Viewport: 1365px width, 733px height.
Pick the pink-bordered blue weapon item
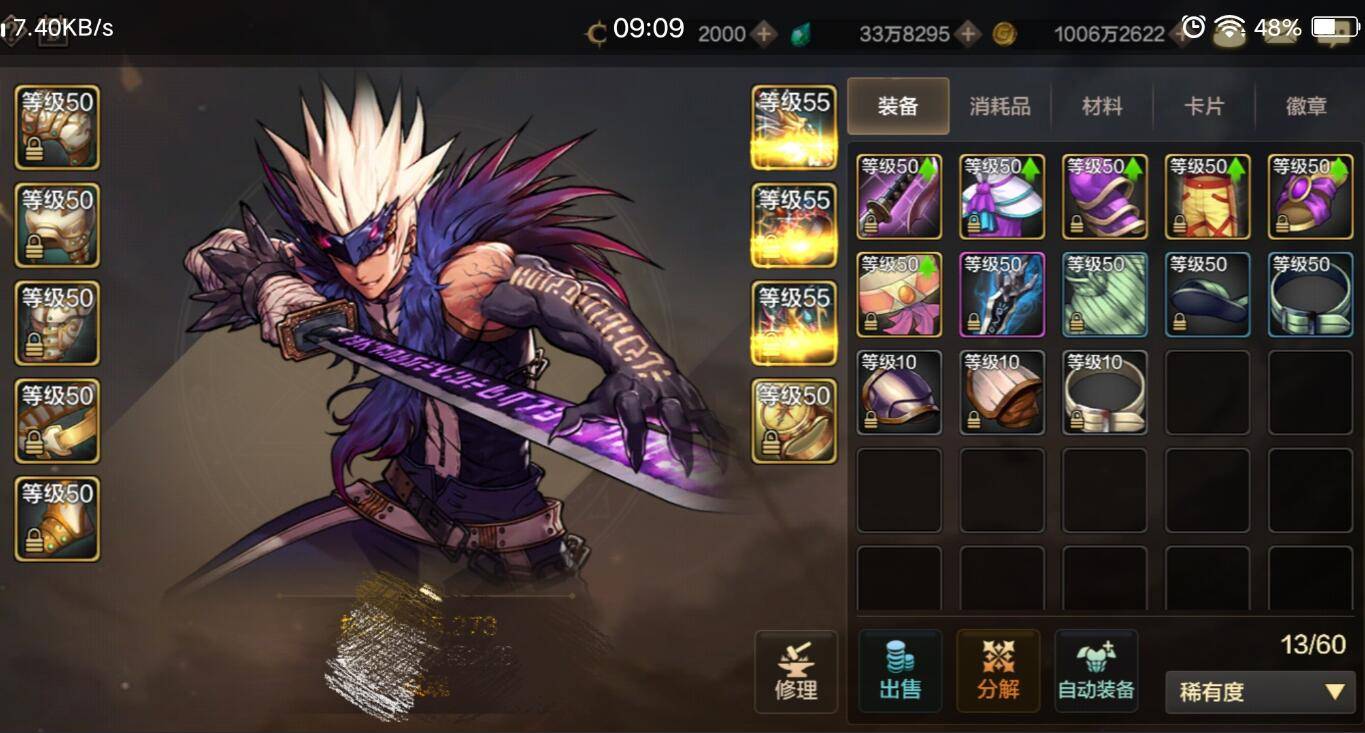(1002, 294)
